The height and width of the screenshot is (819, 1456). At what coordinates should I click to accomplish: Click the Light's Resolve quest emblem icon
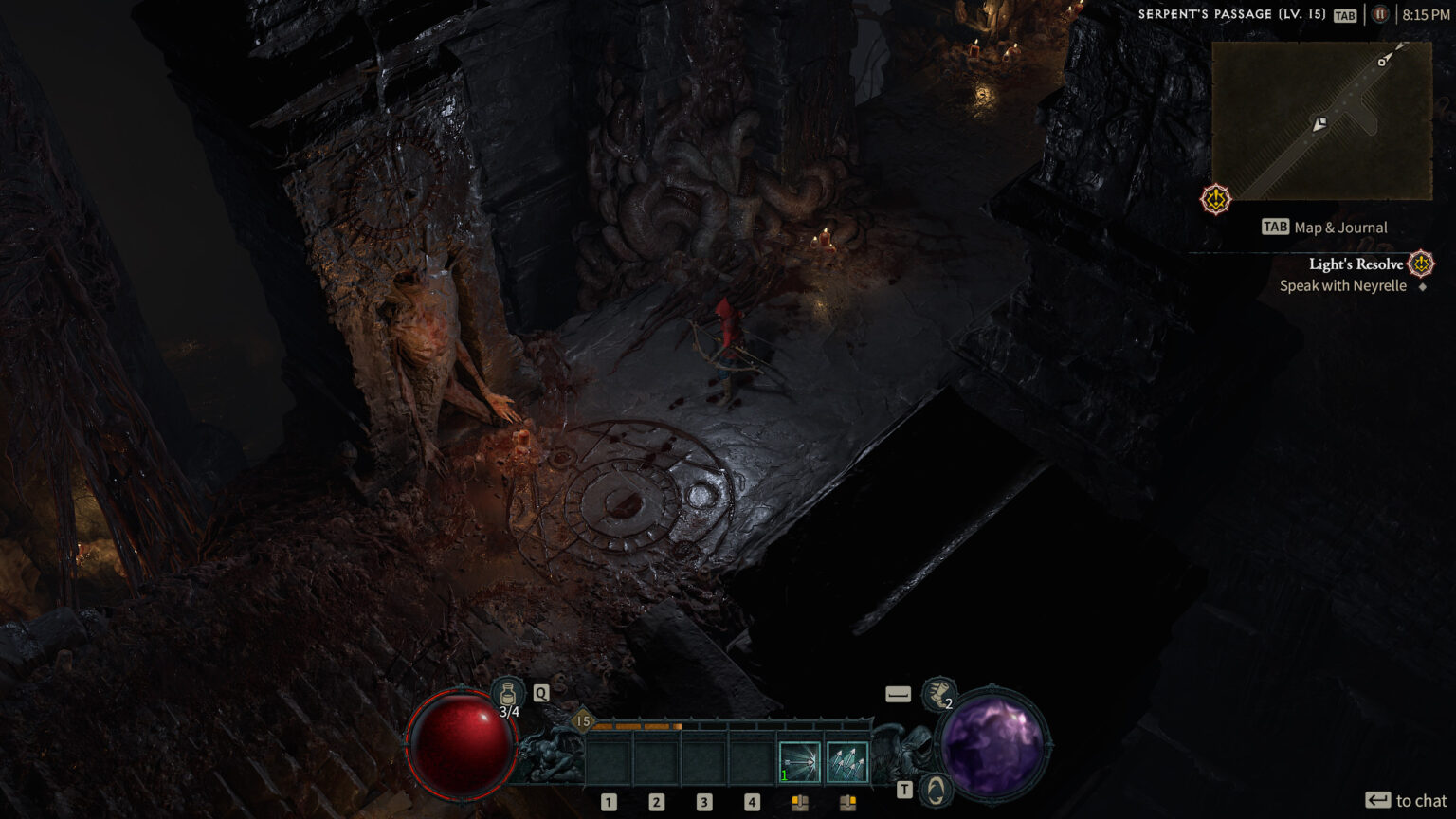pos(1419,264)
